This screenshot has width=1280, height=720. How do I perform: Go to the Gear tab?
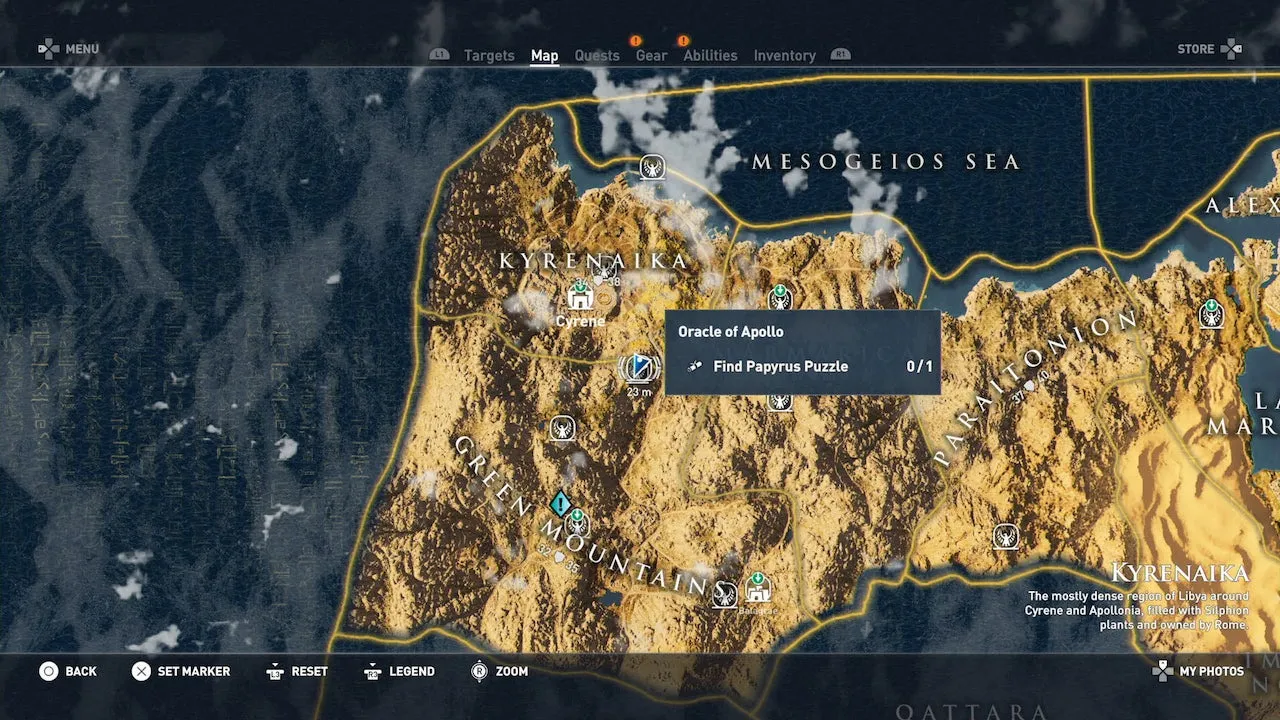(x=651, y=56)
